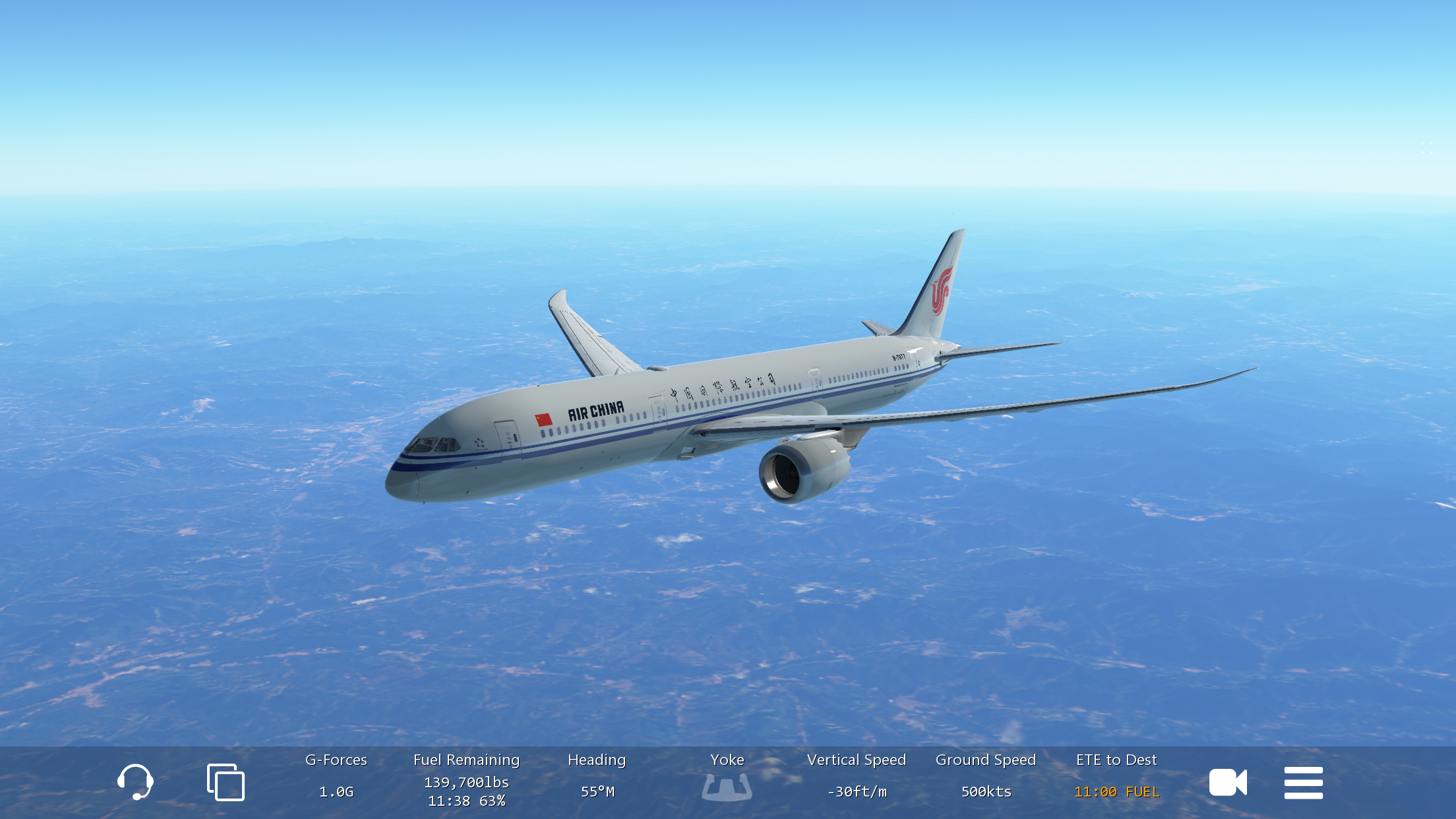Select the ETE to Dest status slot

click(x=1116, y=777)
